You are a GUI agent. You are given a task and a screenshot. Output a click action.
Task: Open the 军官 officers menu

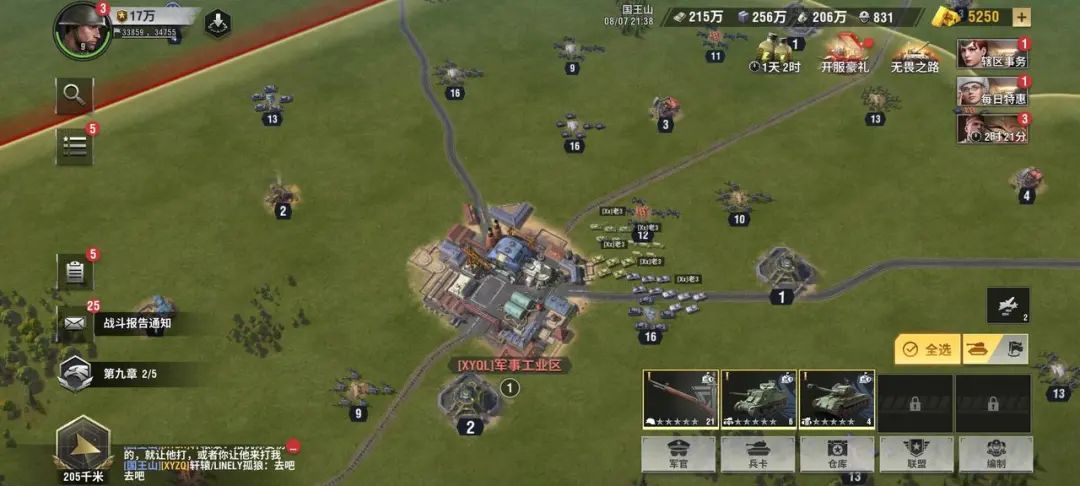(679, 453)
